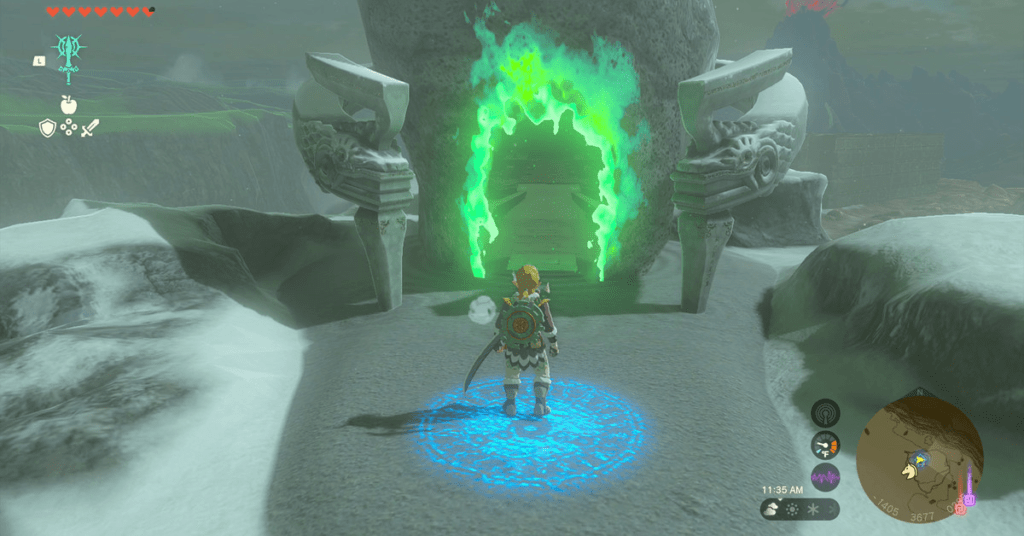The height and width of the screenshot is (536, 1024).
Task: Click the horse head marker on minimap
Action: 910,469
